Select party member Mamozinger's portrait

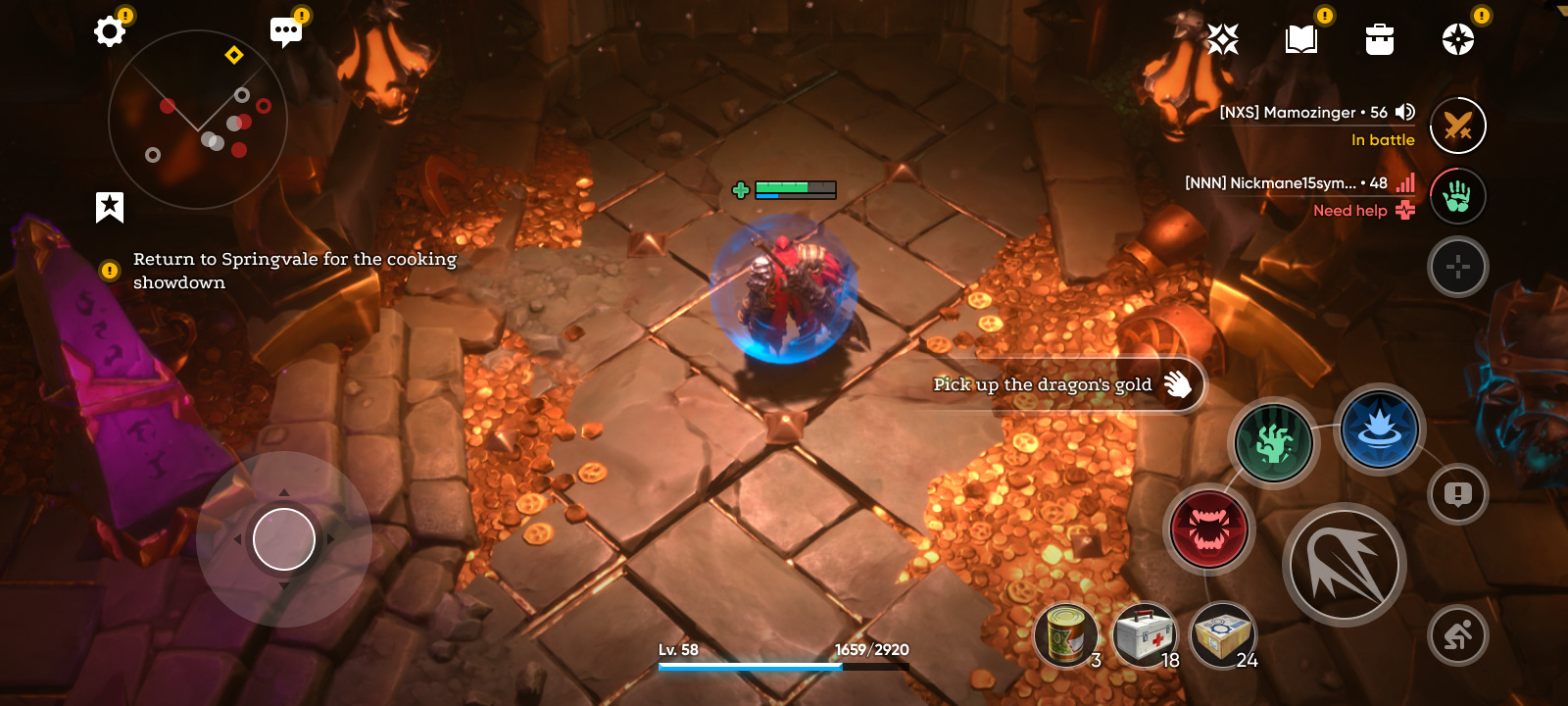coord(1458,126)
